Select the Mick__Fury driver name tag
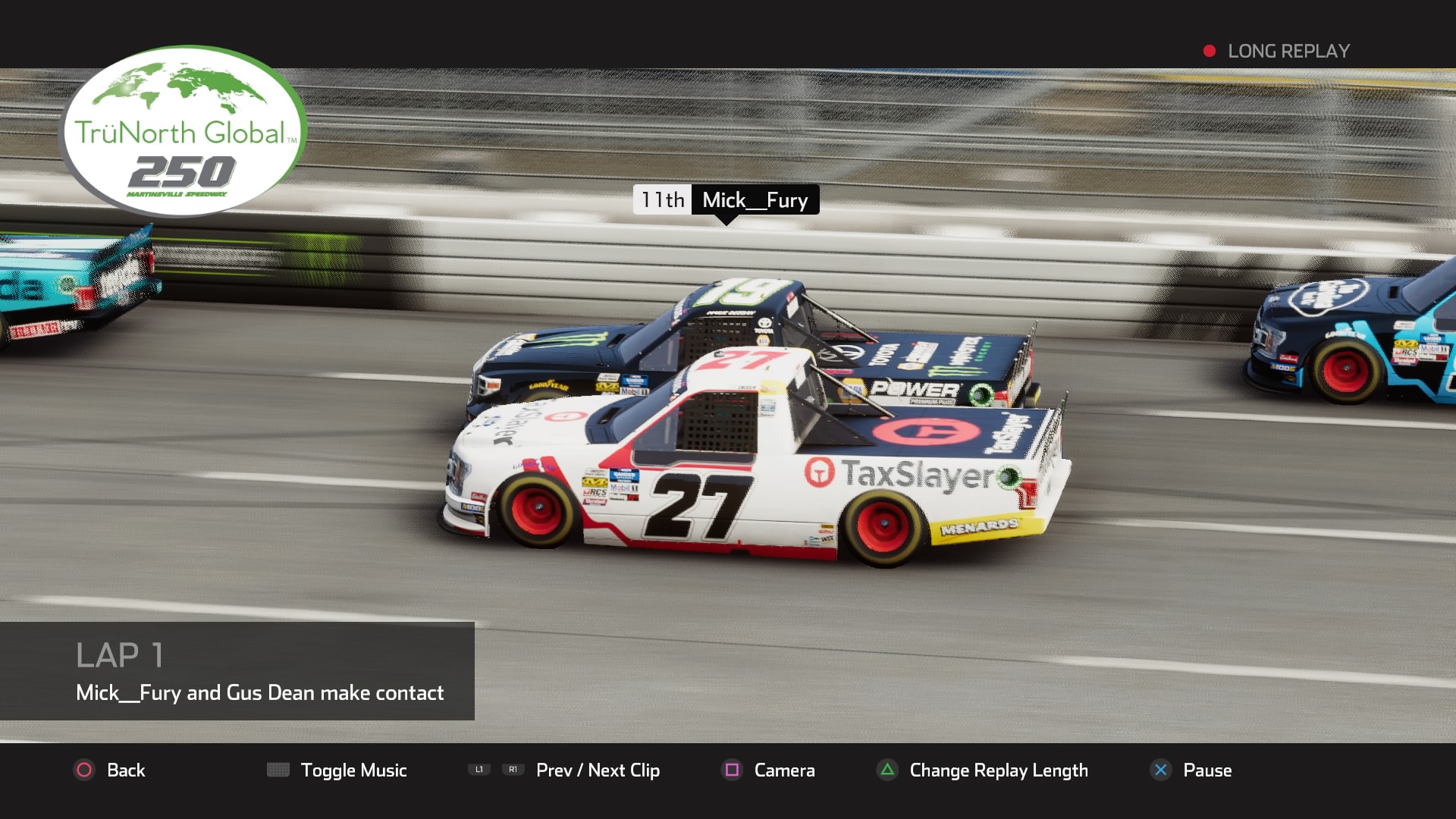The width and height of the screenshot is (1456, 819). point(755,199)
